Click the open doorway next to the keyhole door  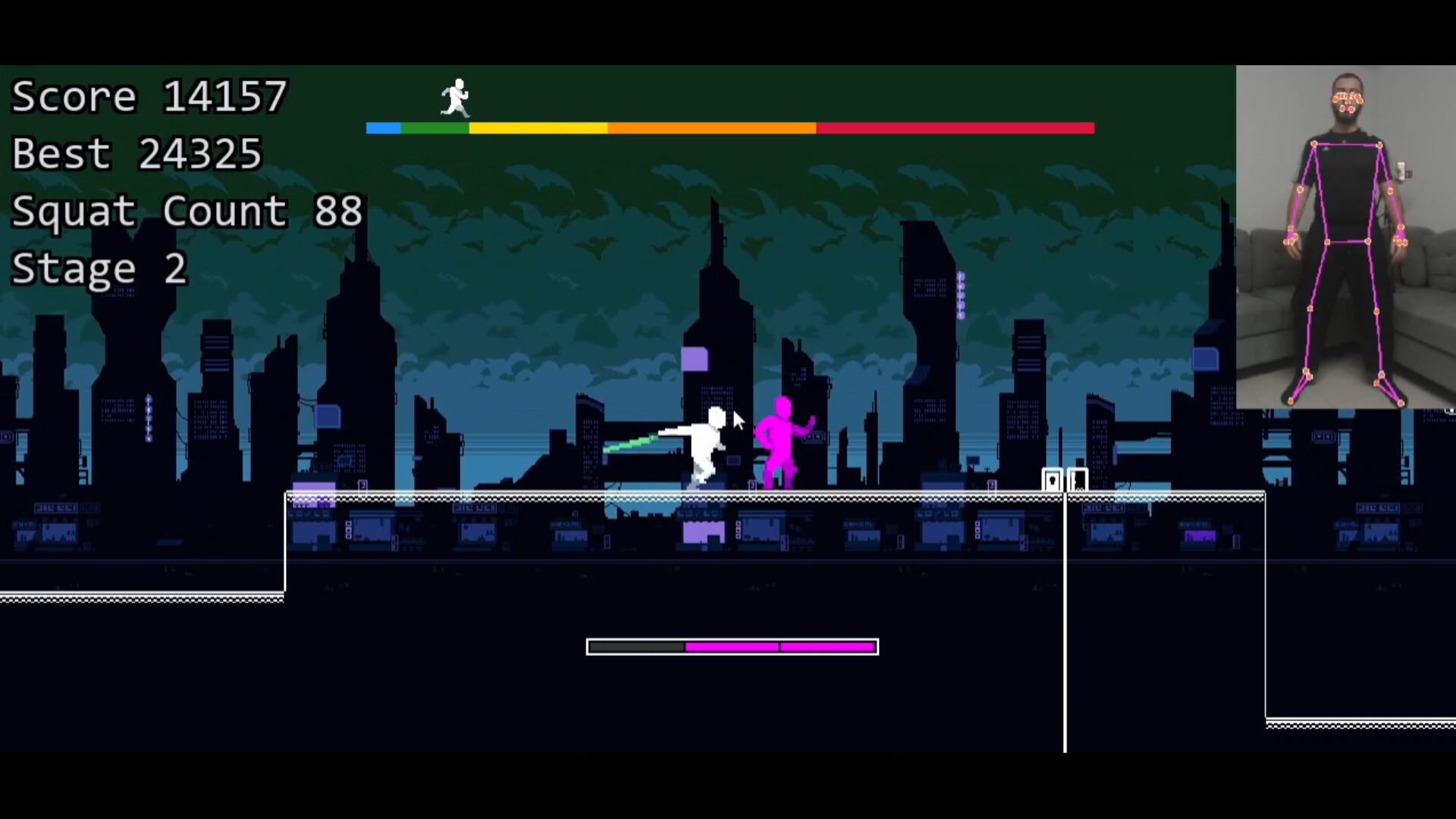coord(1077,478)
